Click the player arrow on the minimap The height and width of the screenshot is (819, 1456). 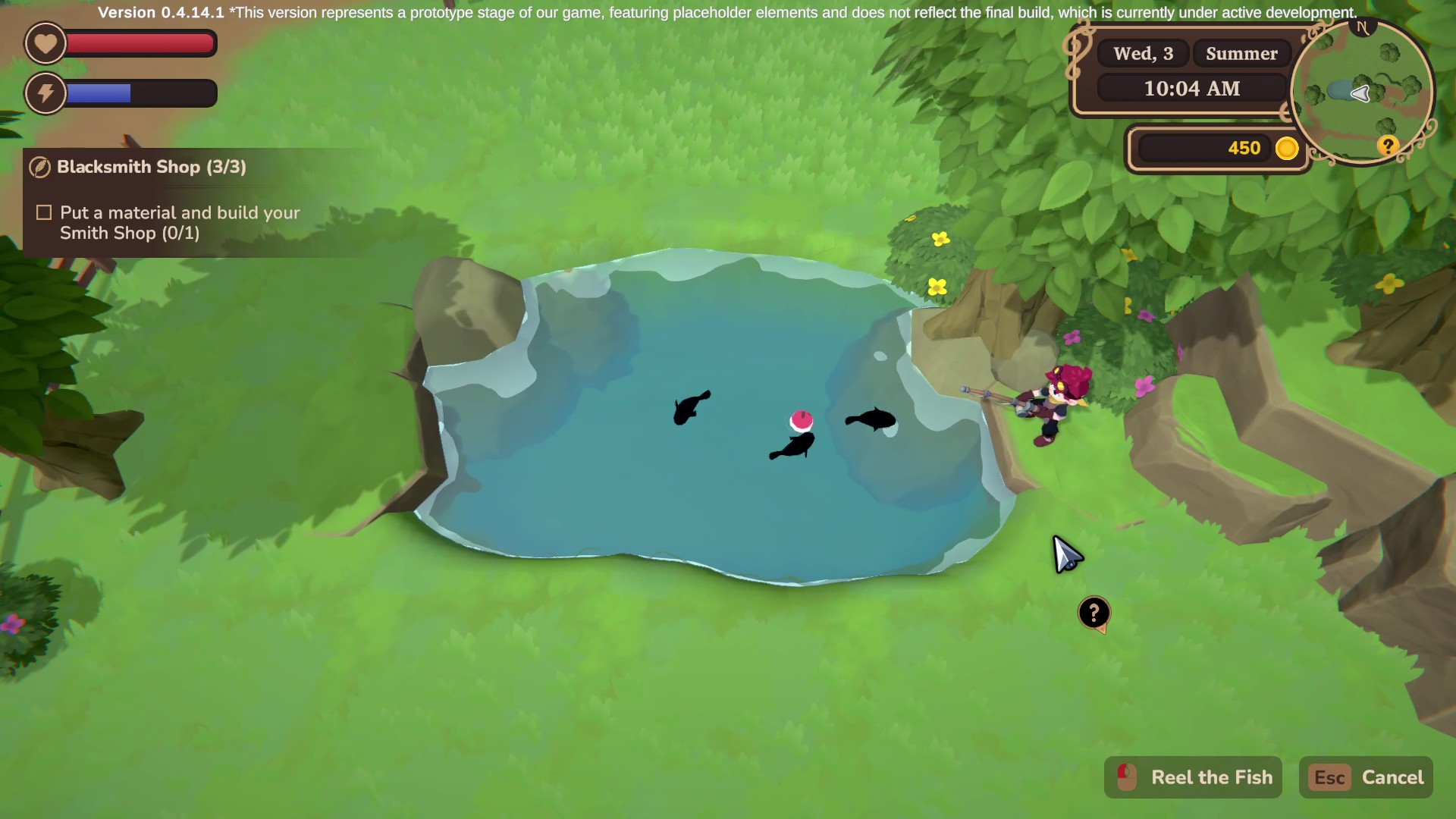pos(1361,94)
